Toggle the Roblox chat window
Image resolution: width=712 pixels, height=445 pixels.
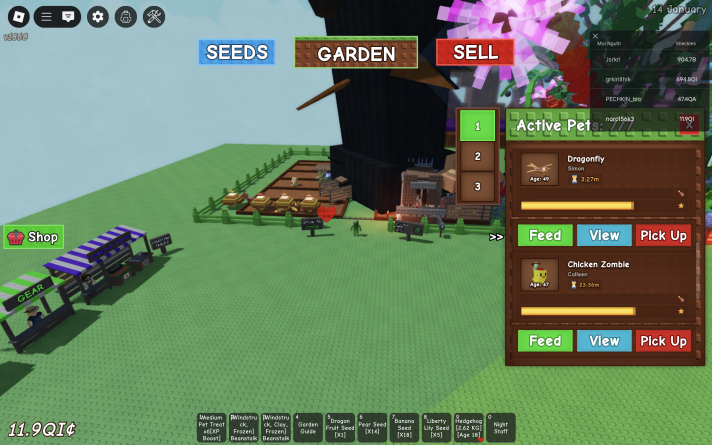point(68,16)
